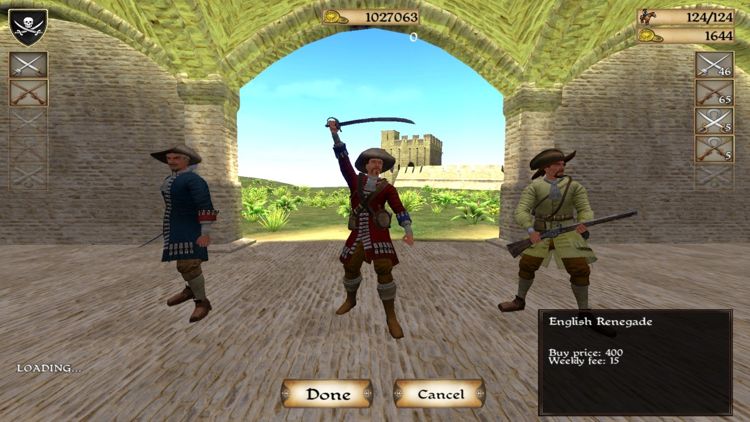
Task: Confirm with the Done button
Action: [327, 394]
